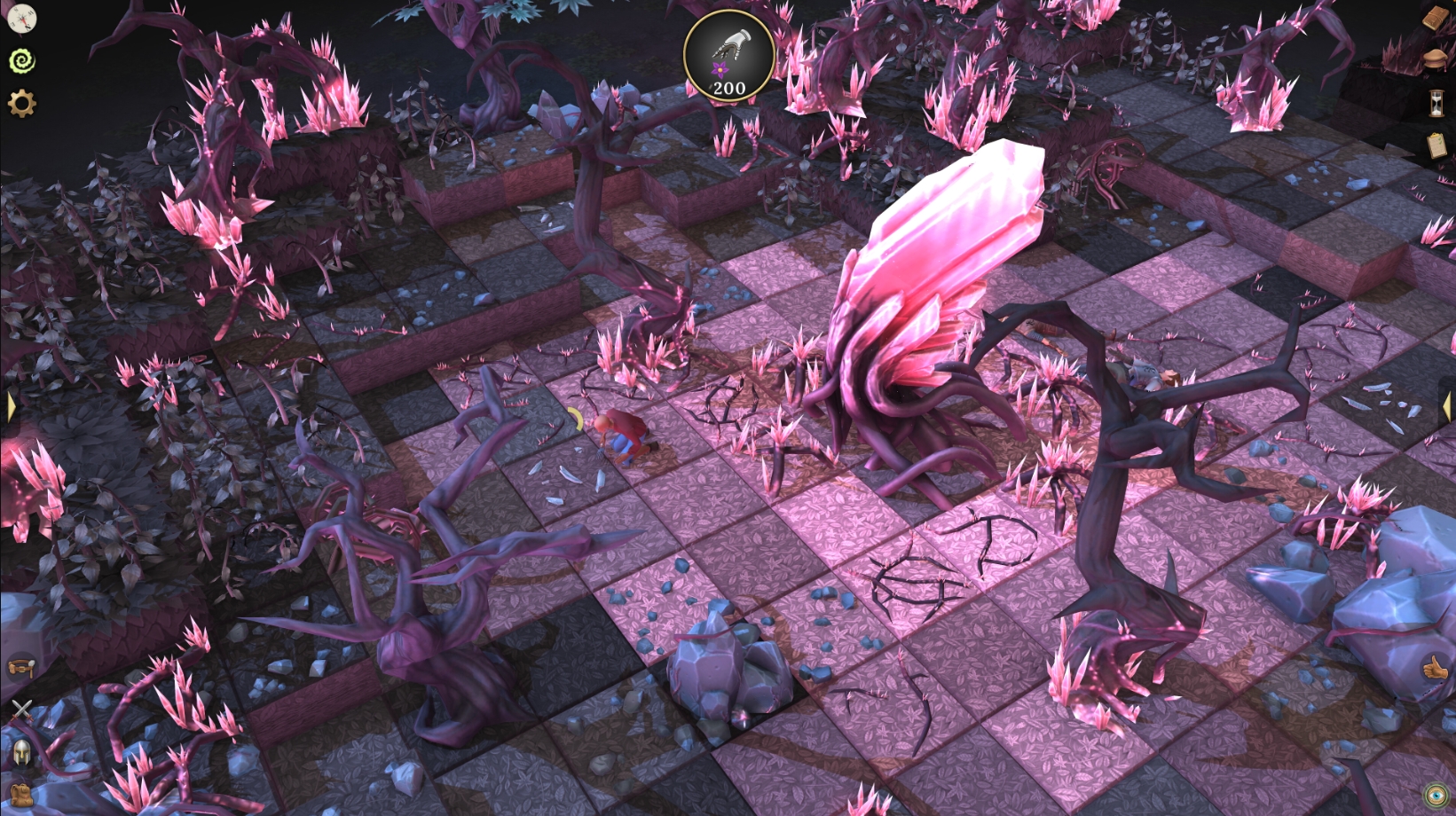This screenshot has height=816, width=1456.
Task: Open the gear settings menu
Action: 21,104
